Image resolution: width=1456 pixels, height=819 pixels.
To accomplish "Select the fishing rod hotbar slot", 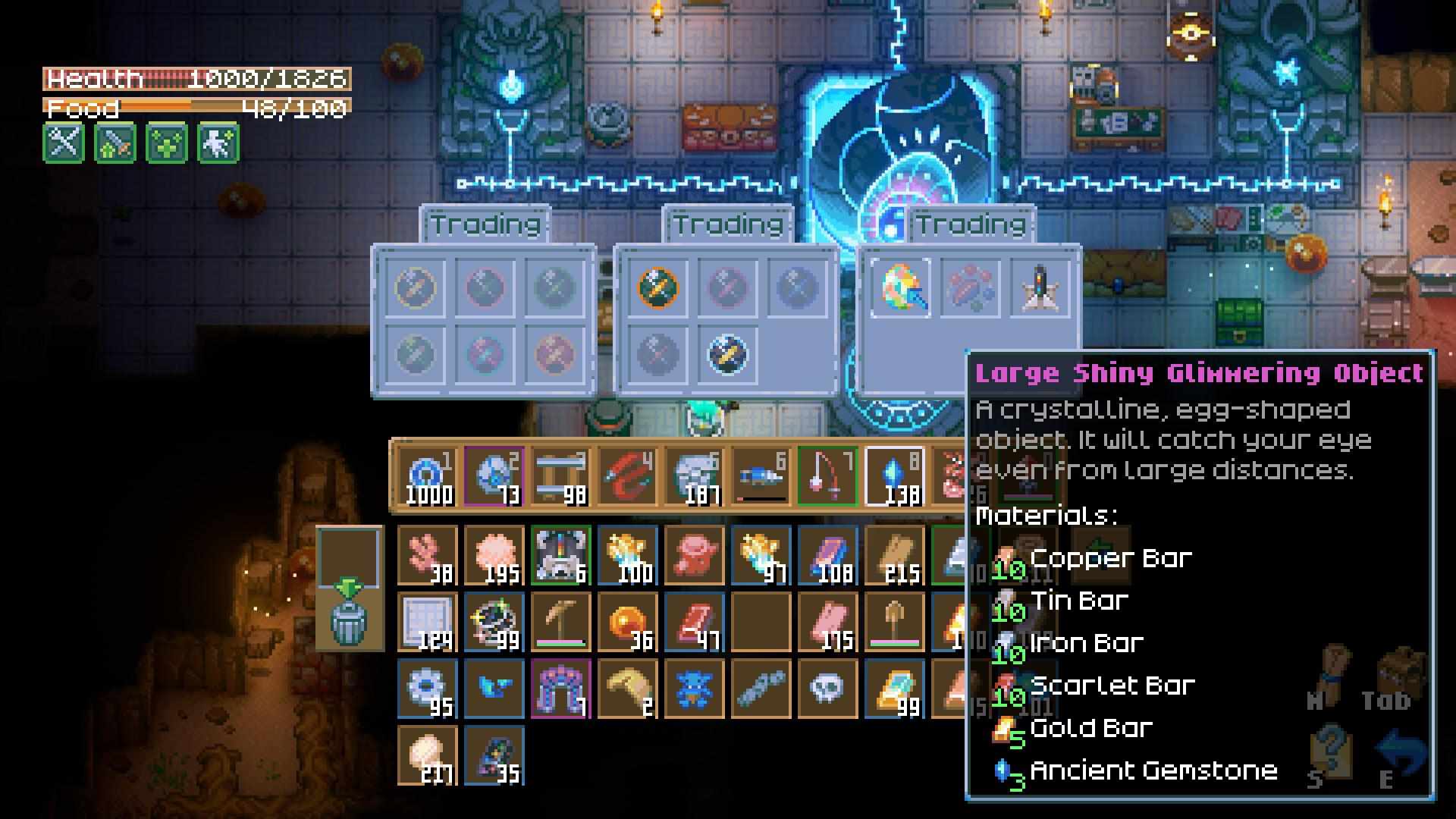I will 827,477.
